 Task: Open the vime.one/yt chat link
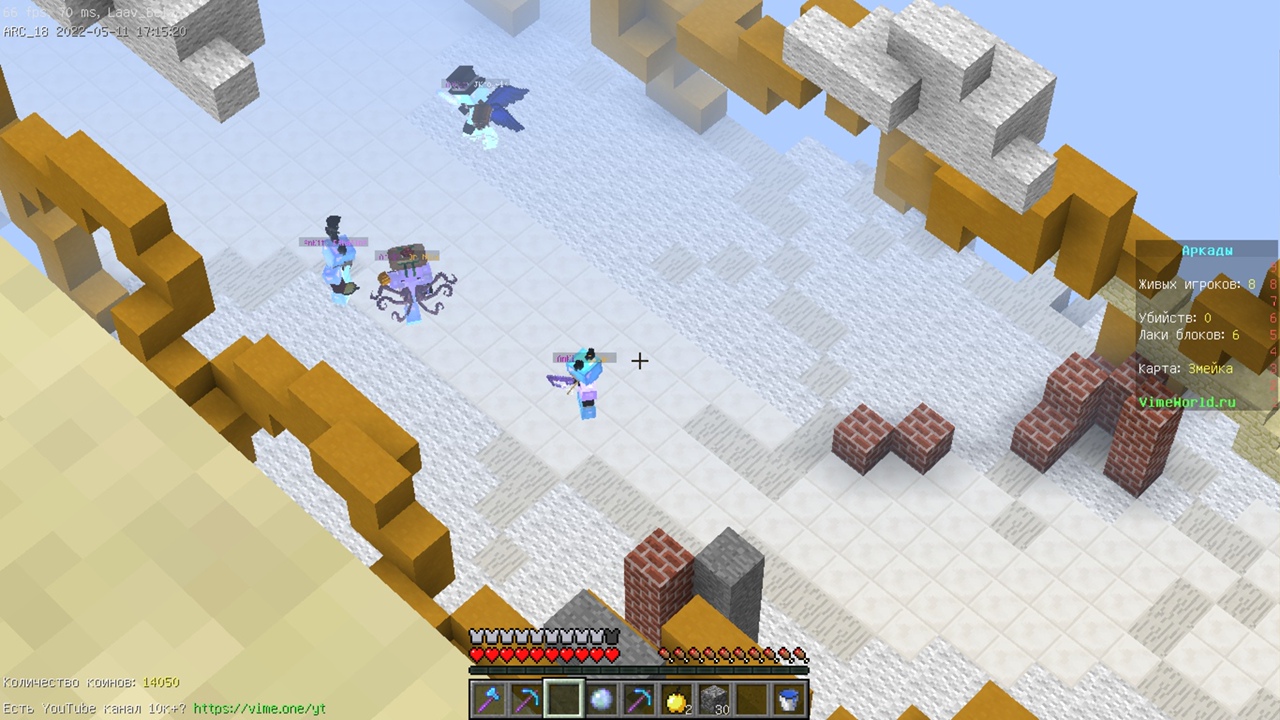pos(259,709)
